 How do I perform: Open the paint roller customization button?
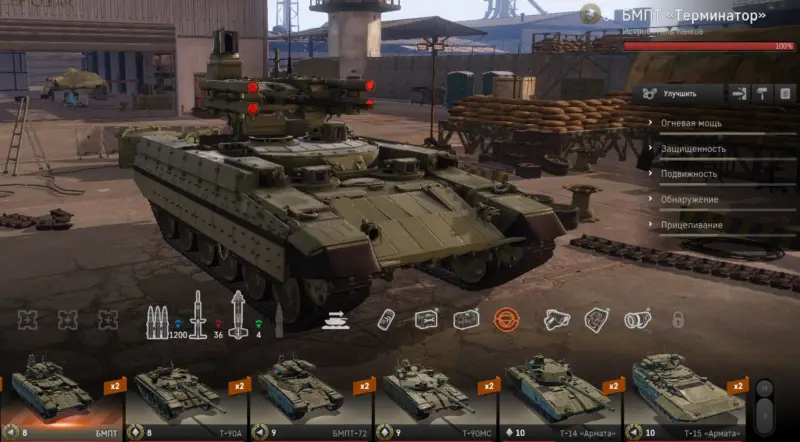(762, 93)
